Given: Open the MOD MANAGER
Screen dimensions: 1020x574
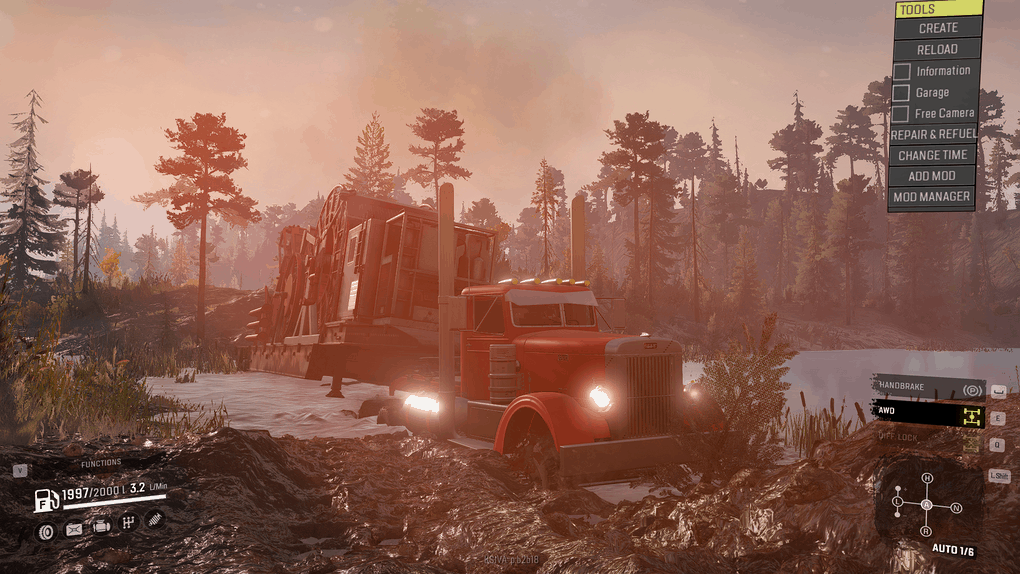Looking at the screenshot, I should [x=932, y=197].
